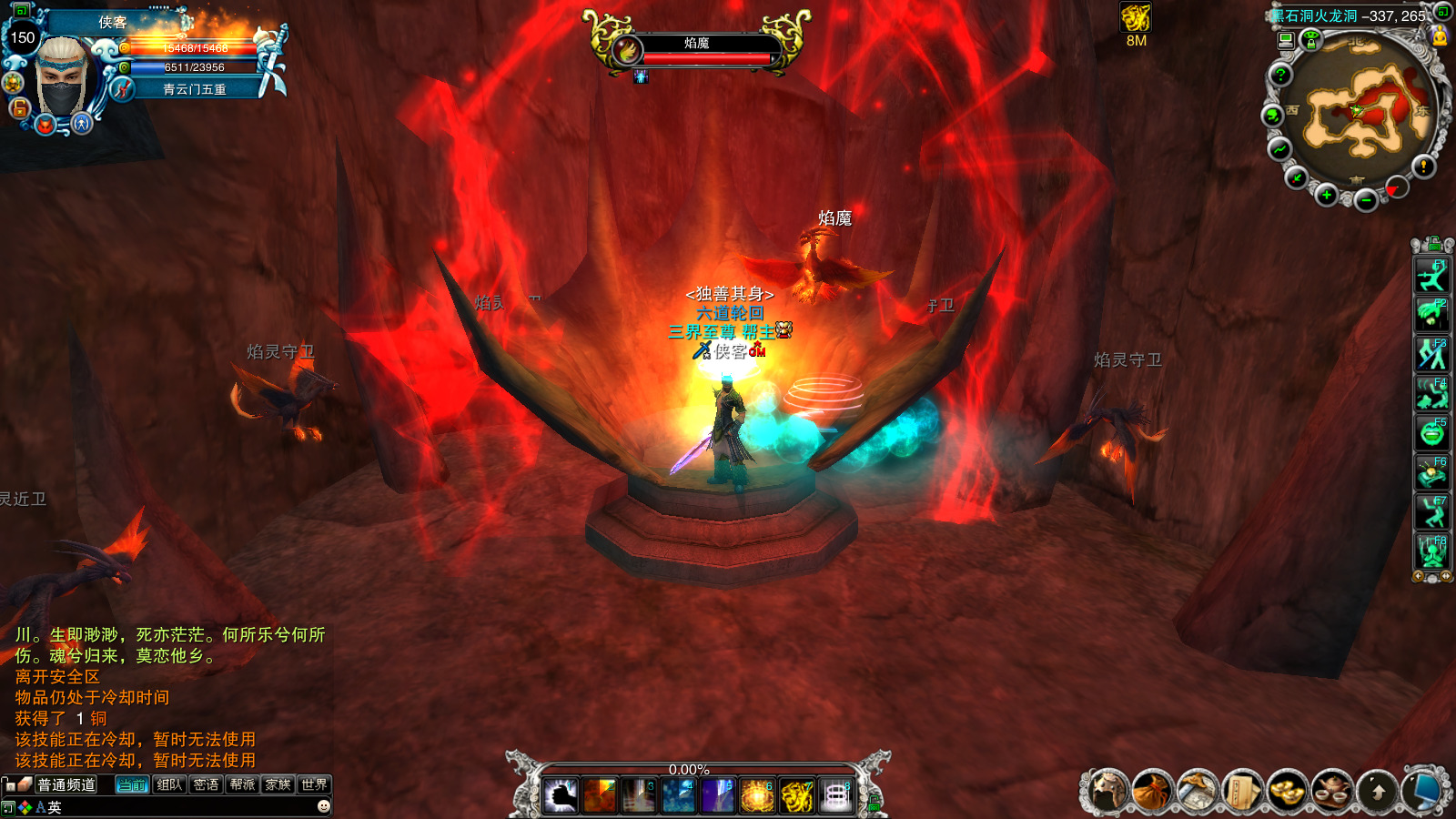Image resolution: width=1456 pixels, height=819 pixels.
Task: Open the gold ingots shop icon
Action: pos(1287,791)
